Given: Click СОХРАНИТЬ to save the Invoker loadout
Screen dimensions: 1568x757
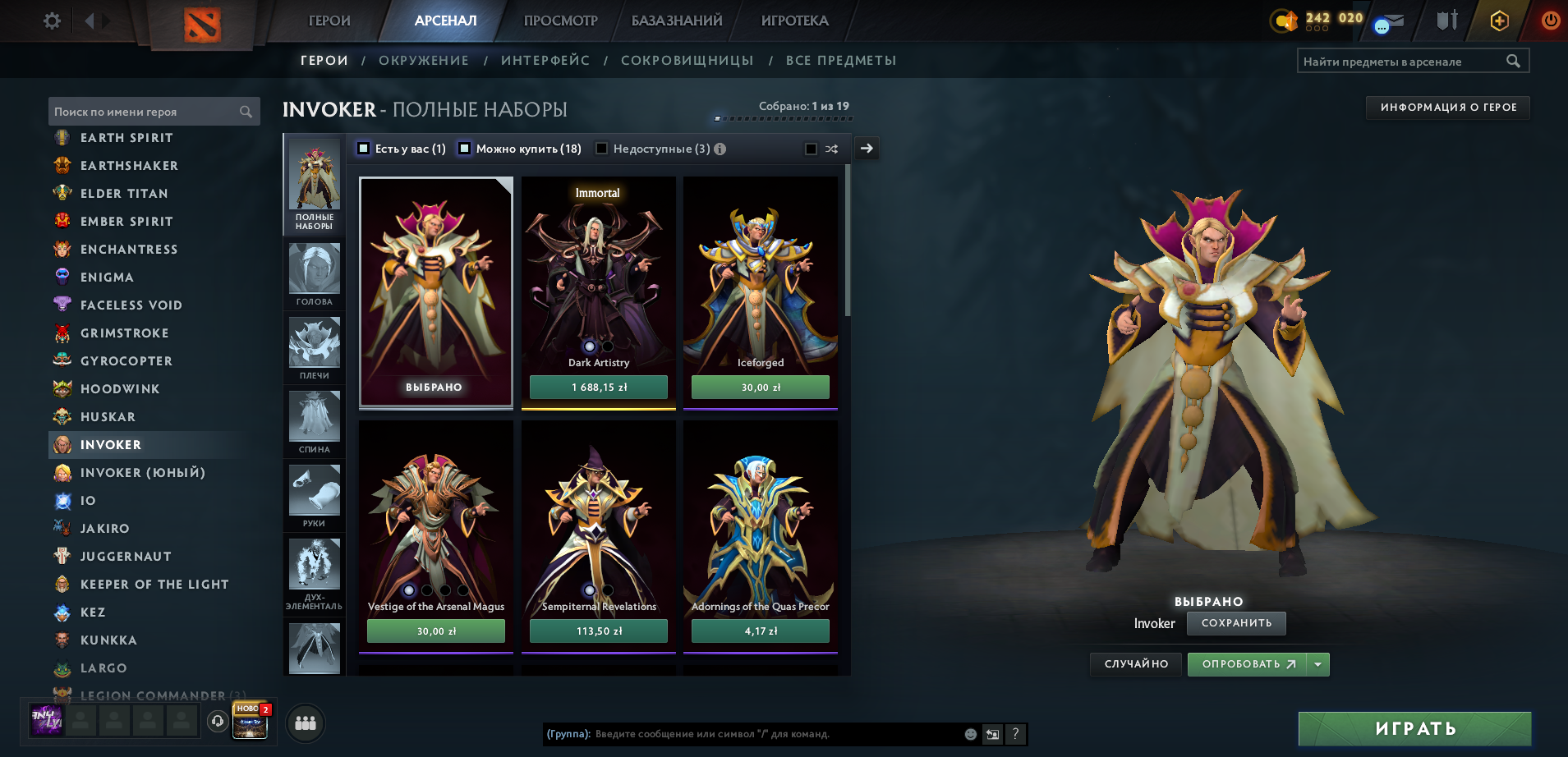Looking at the screenshot, I should 1235,623.
